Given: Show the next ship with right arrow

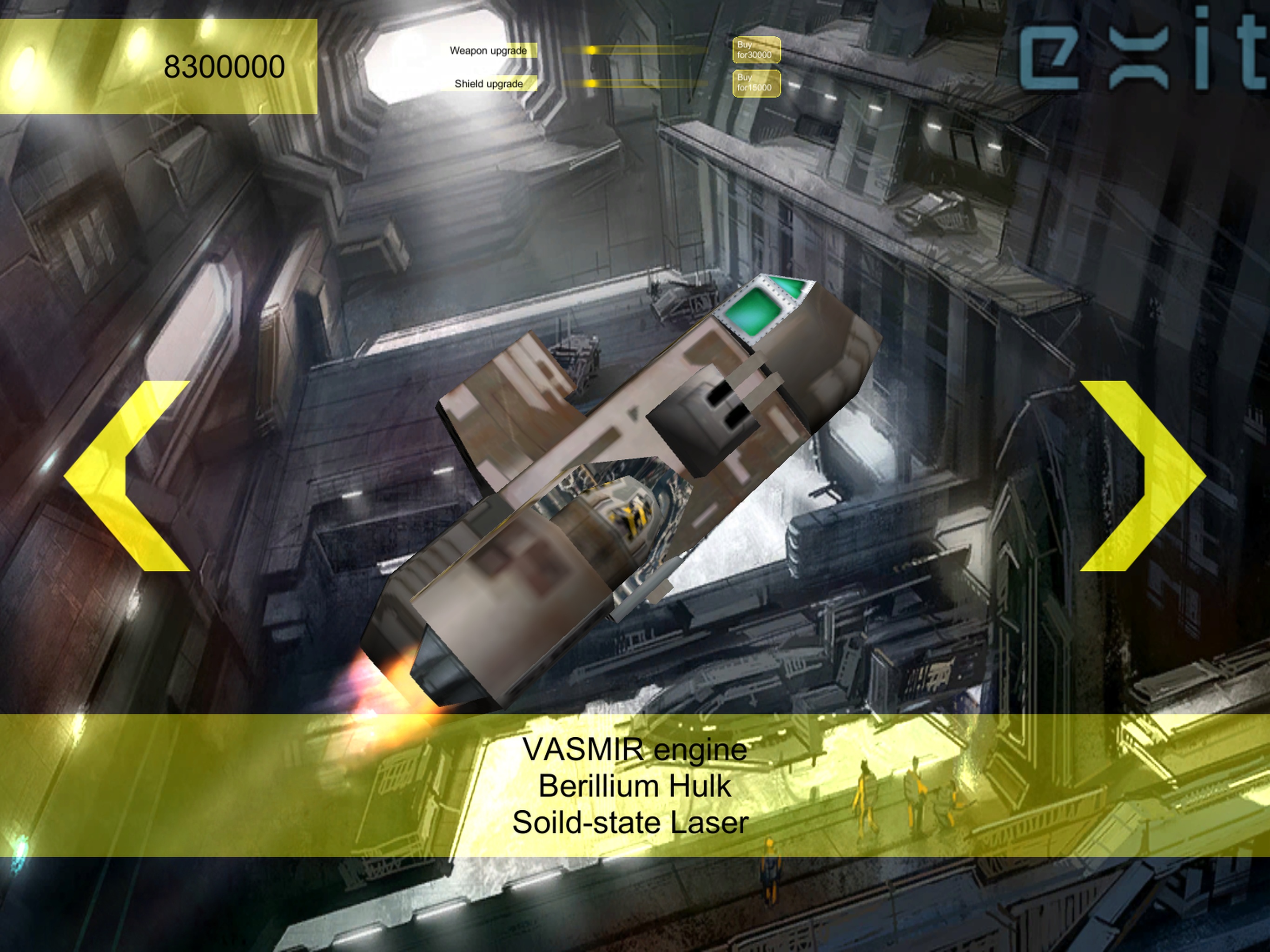Looking at the screenshot, I should 1143,476.
